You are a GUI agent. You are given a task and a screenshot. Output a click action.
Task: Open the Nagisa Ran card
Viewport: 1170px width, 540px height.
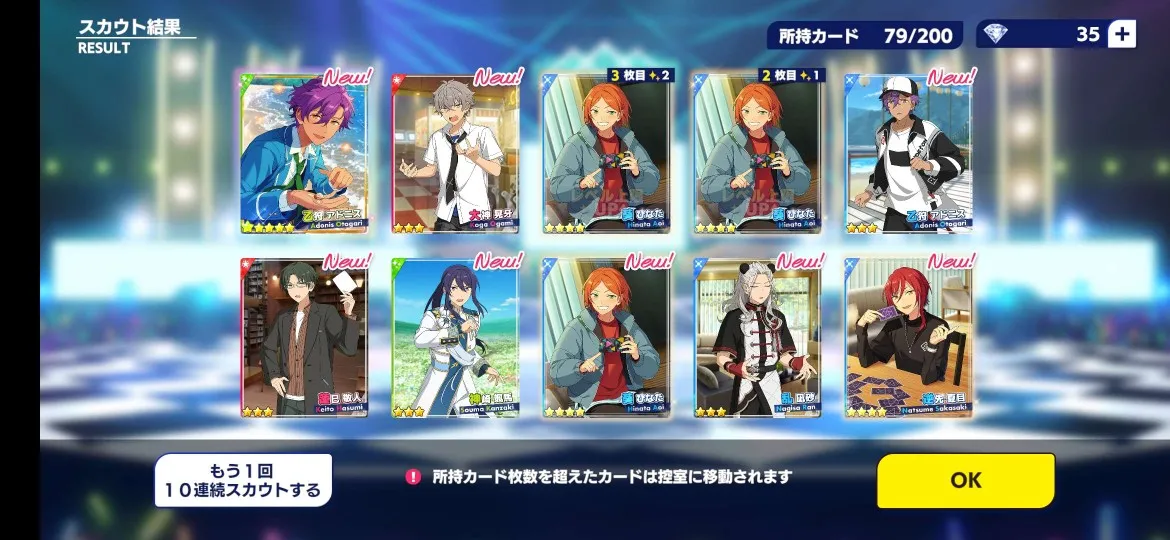pyautogui.click(x=759, y=337)
